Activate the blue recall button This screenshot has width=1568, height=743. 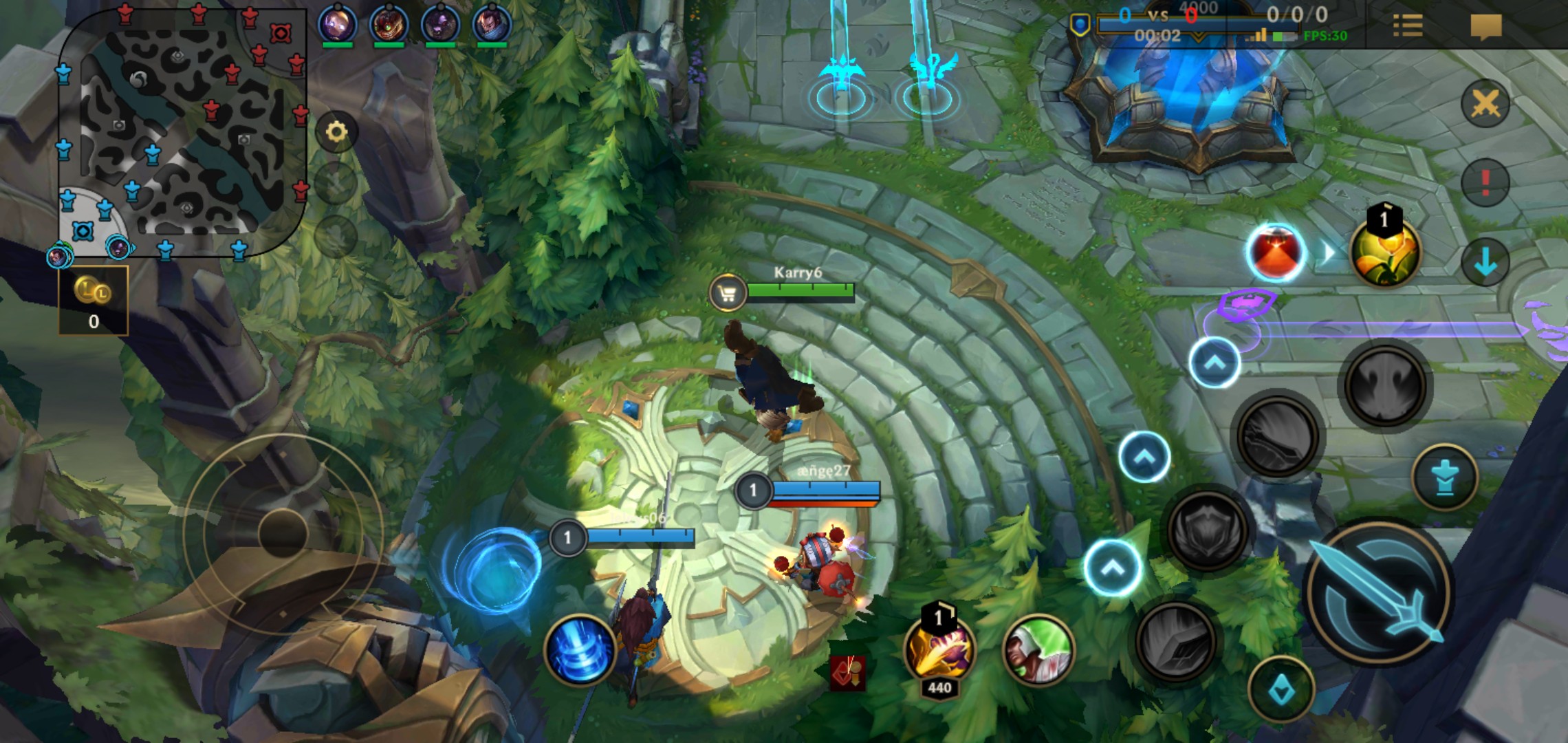(x=579, y=650)
